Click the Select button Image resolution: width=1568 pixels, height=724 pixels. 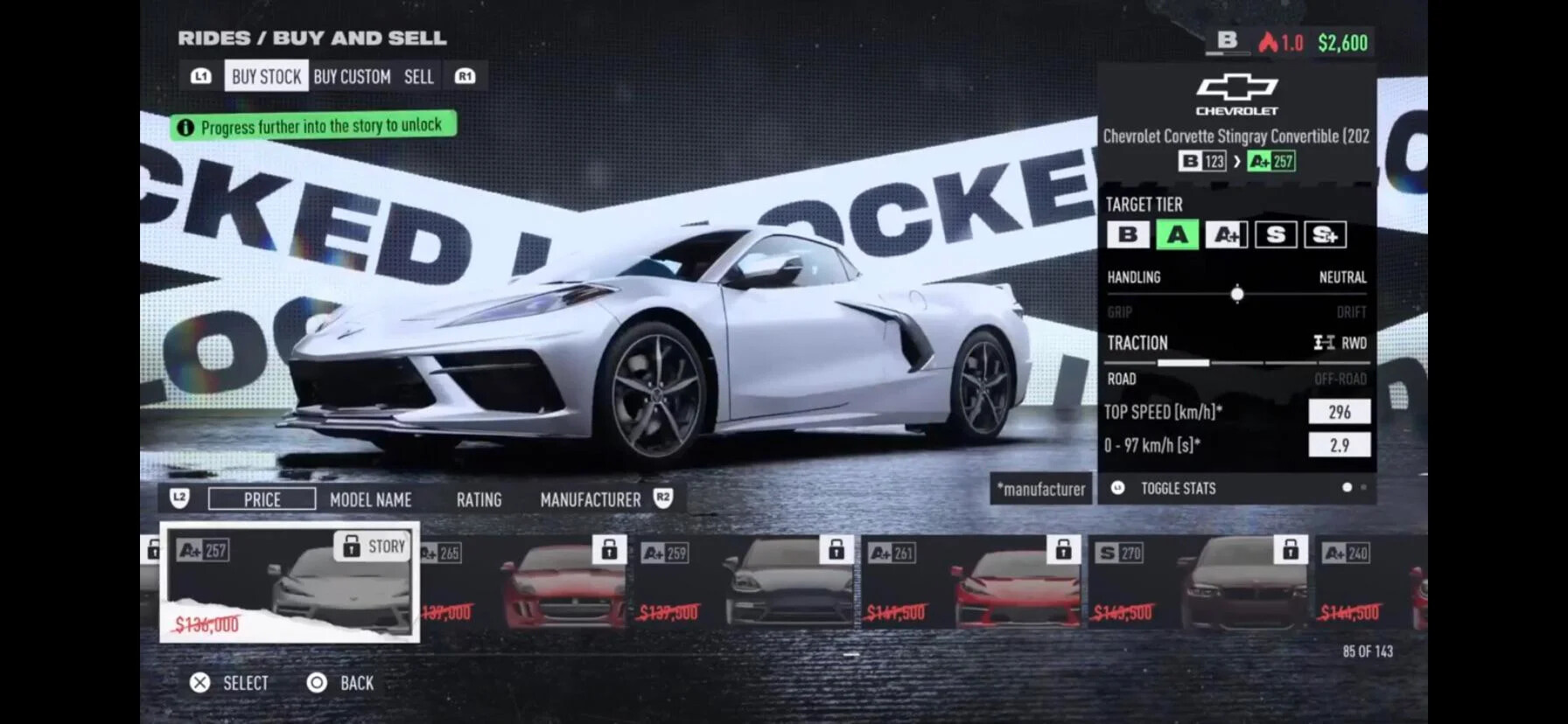point(230,683)
